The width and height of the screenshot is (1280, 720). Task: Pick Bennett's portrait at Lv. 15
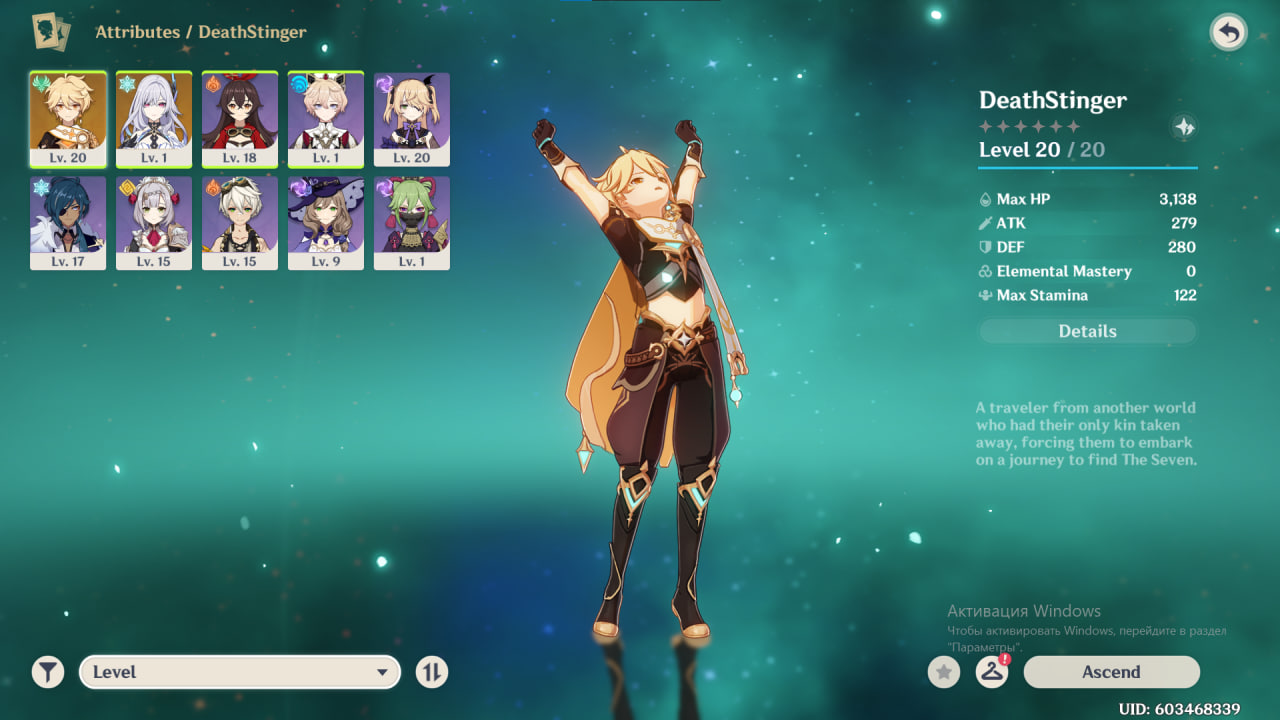point(240,222)
